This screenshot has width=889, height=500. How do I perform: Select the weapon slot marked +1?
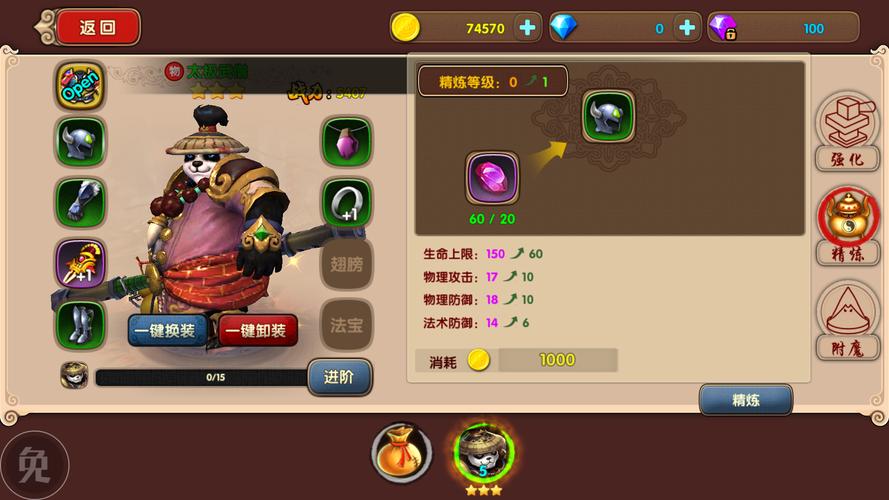(80, 264)
